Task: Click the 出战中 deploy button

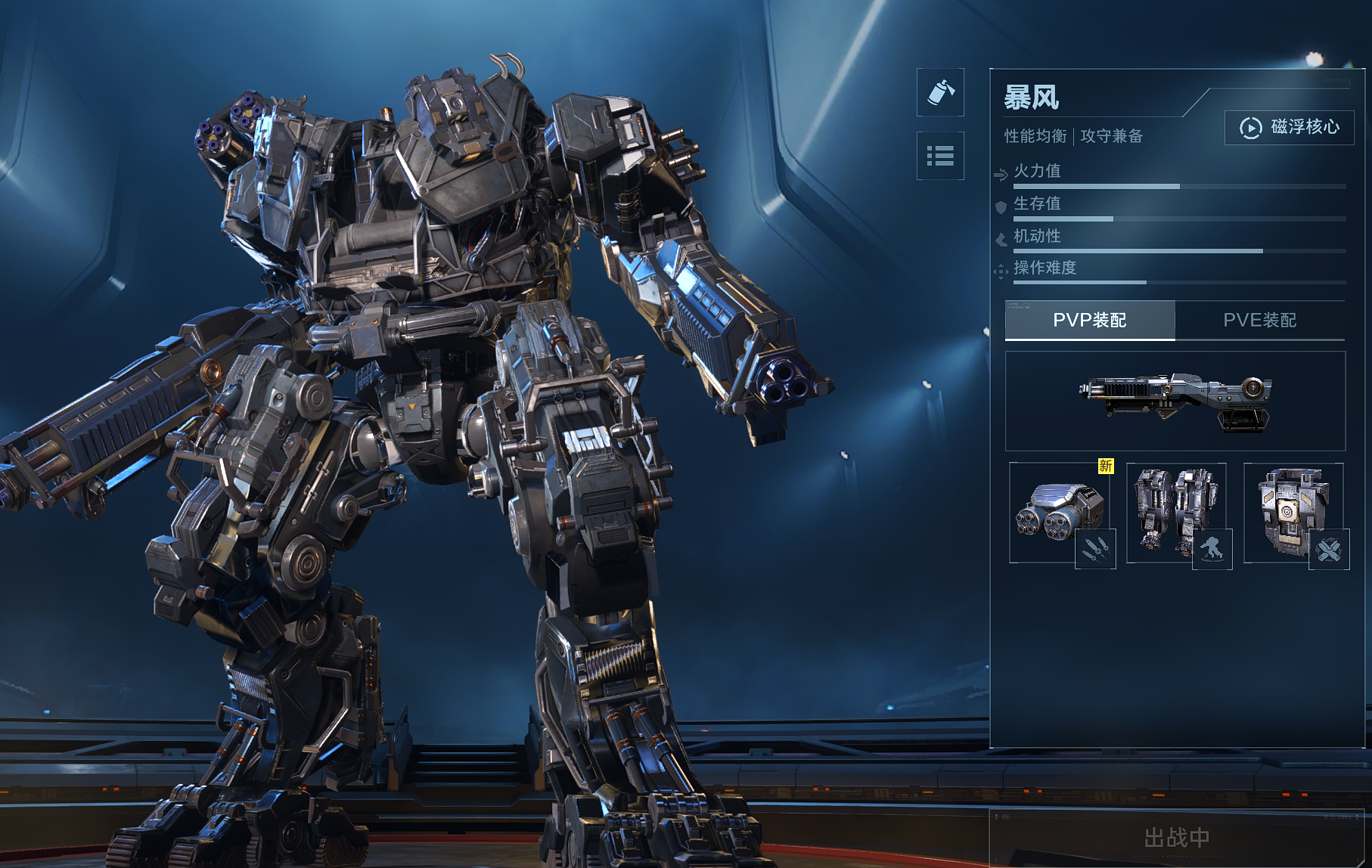Action: click(x=1176, y=838)
